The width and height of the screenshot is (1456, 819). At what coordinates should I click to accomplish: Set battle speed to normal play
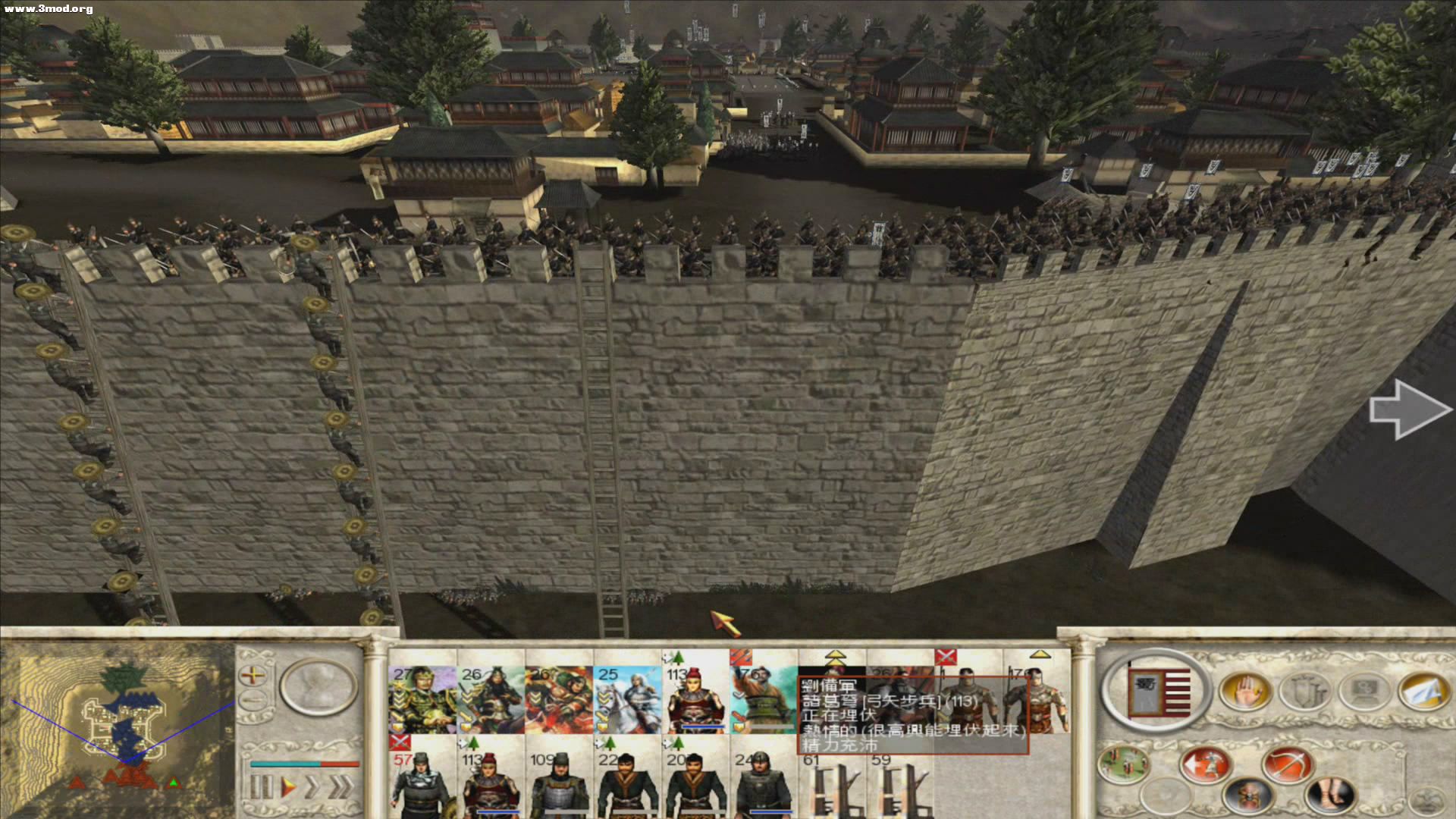[x=288, y=787]
